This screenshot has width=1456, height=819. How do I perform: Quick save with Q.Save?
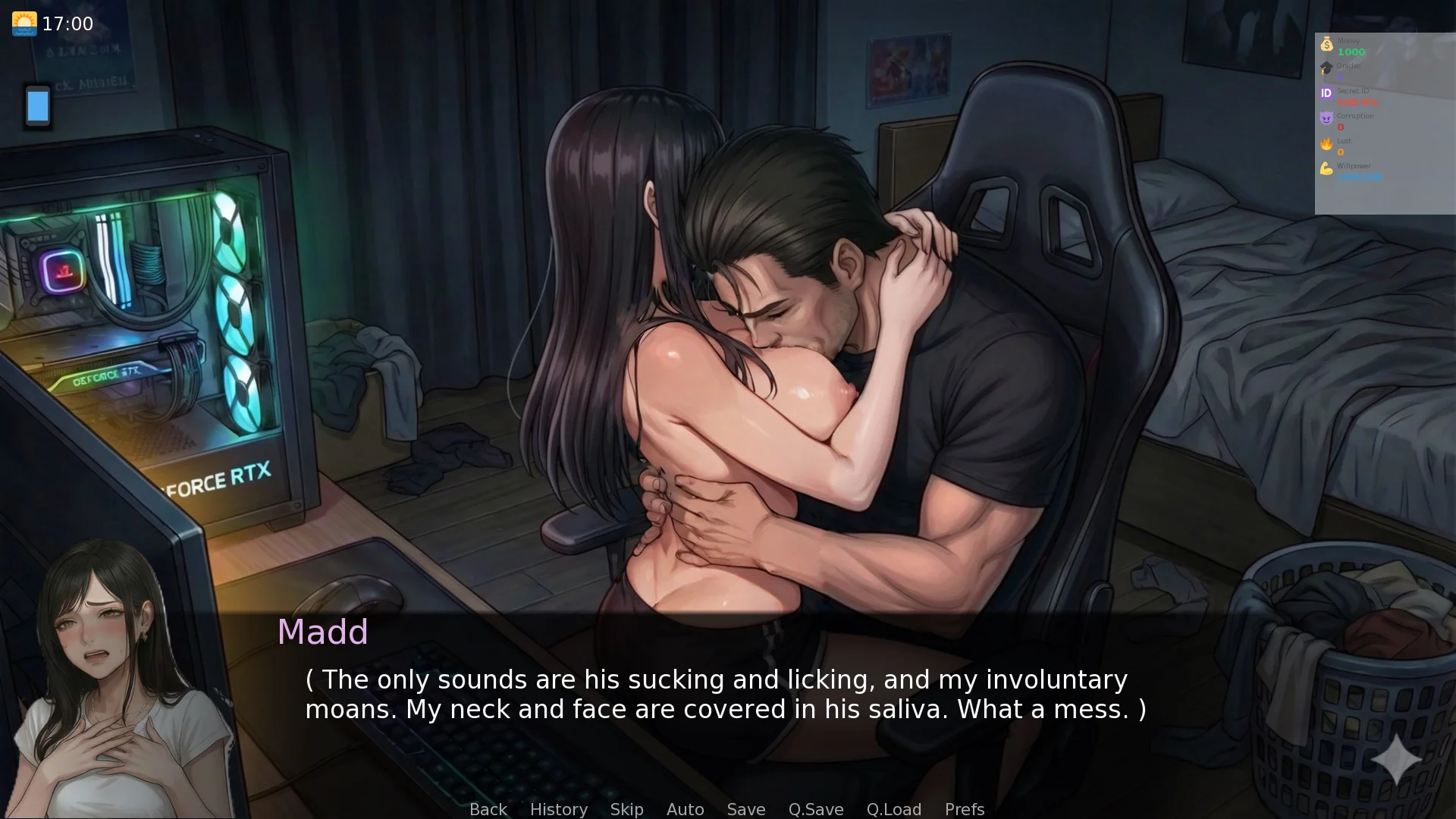(815, 809)
